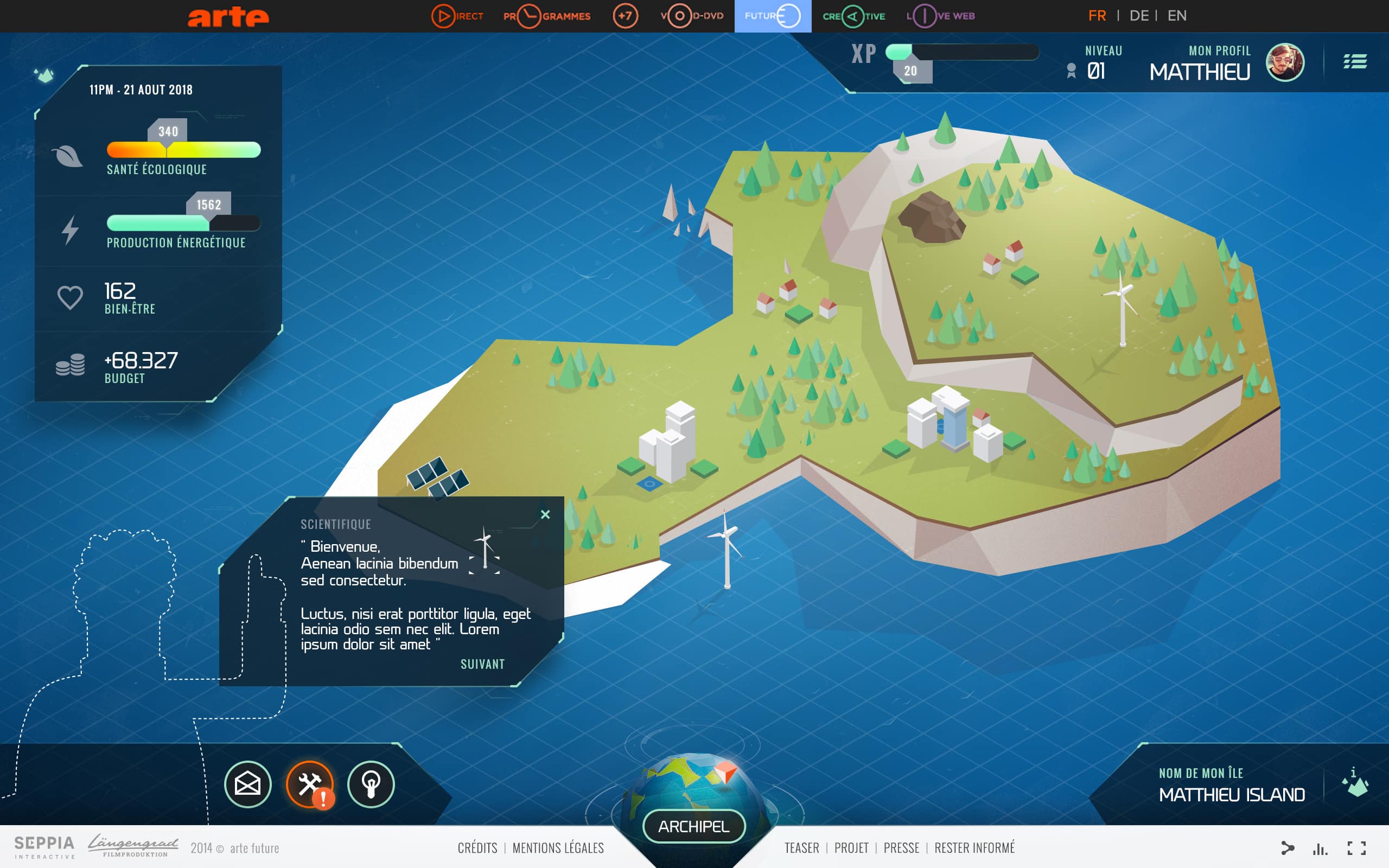Open the envelope messages icon
Viewport: 1389px width, 868px height.
(x=247, y=784)
